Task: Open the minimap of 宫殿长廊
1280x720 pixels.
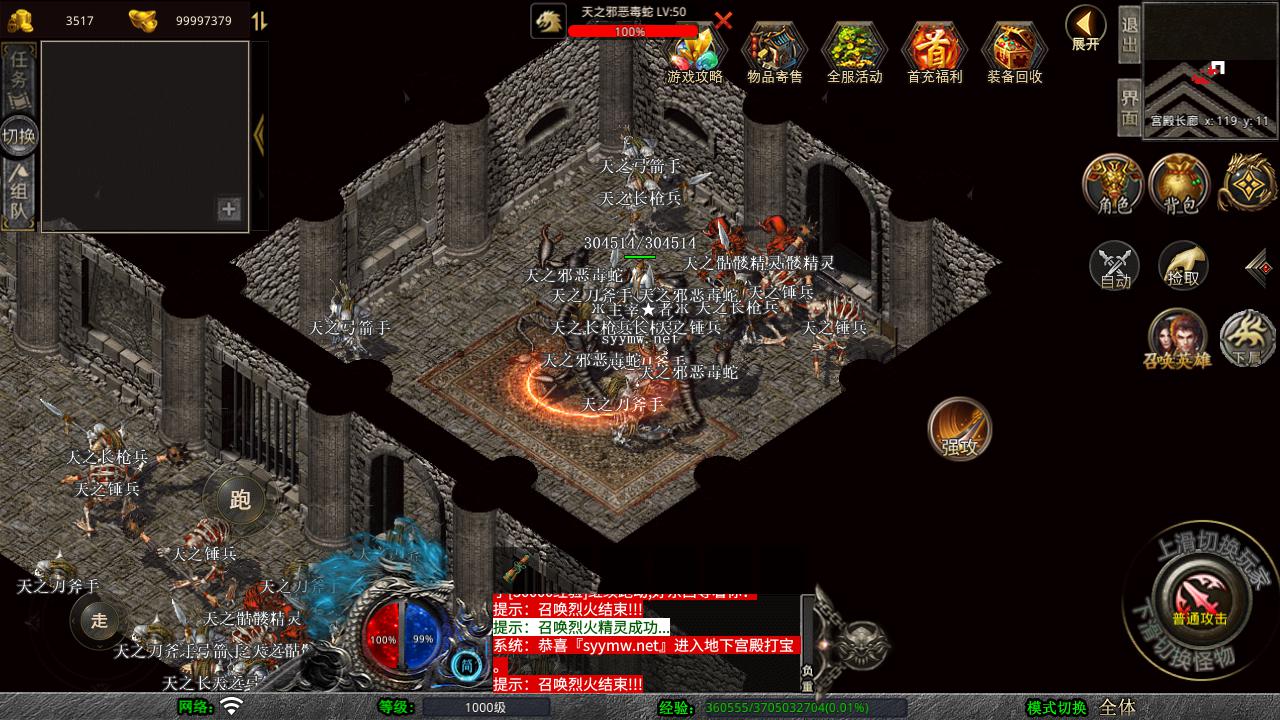Action: click(1210, 68)
